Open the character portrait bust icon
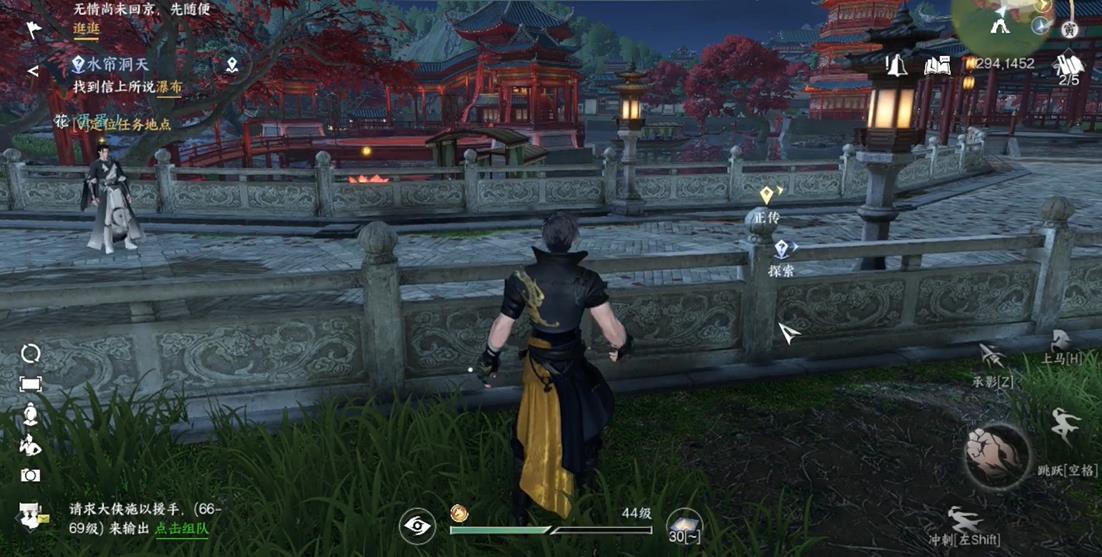Viewport: 1102px width, 557px height. tap(31, 414)
